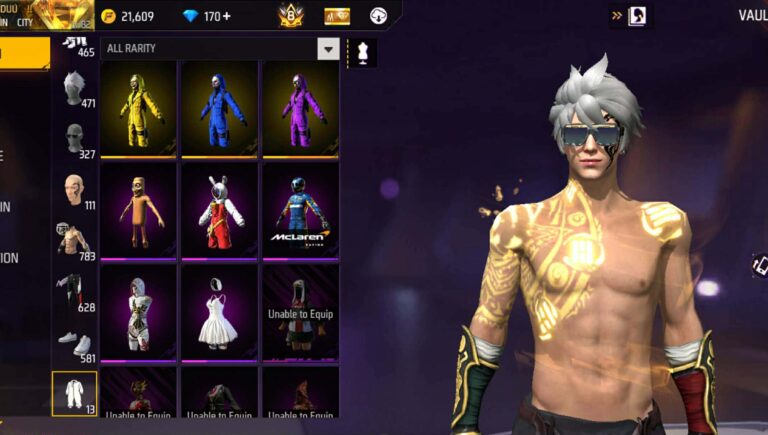Select the McLaren racing suit
The height and width of the screenshot is (435, 768).
[x=301, y=211]
